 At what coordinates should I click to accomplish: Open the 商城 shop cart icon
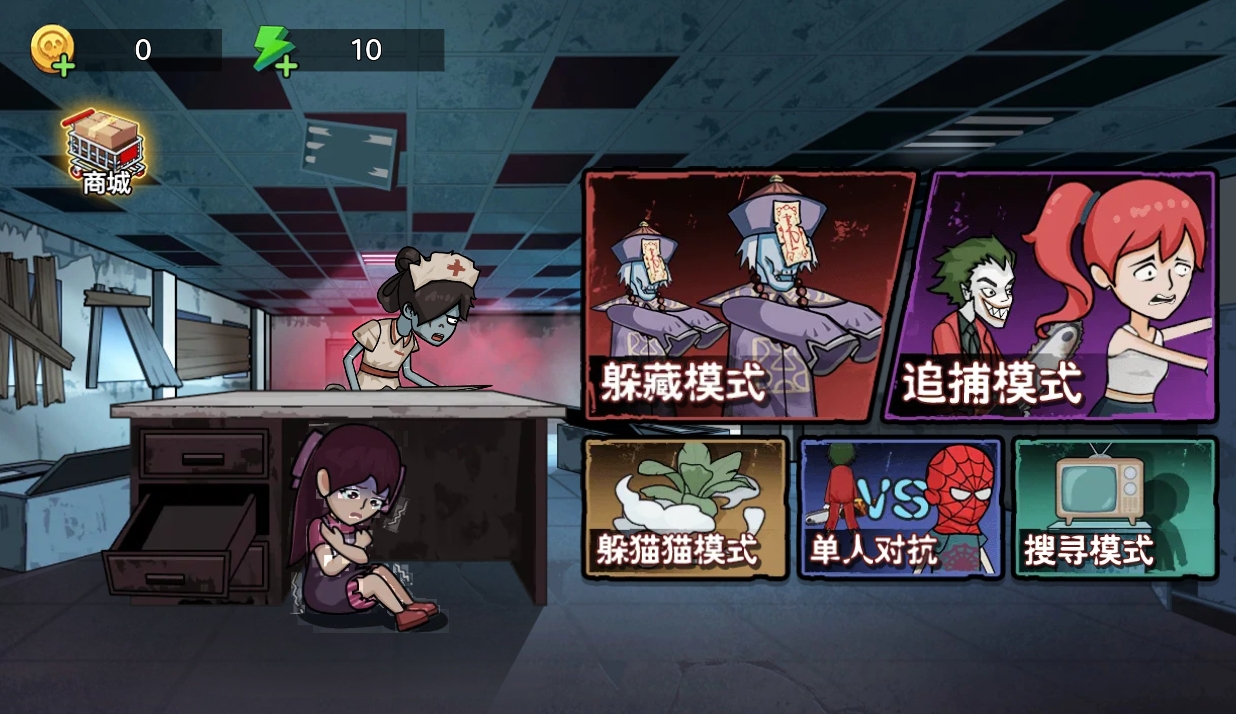[x=106, y=153]
